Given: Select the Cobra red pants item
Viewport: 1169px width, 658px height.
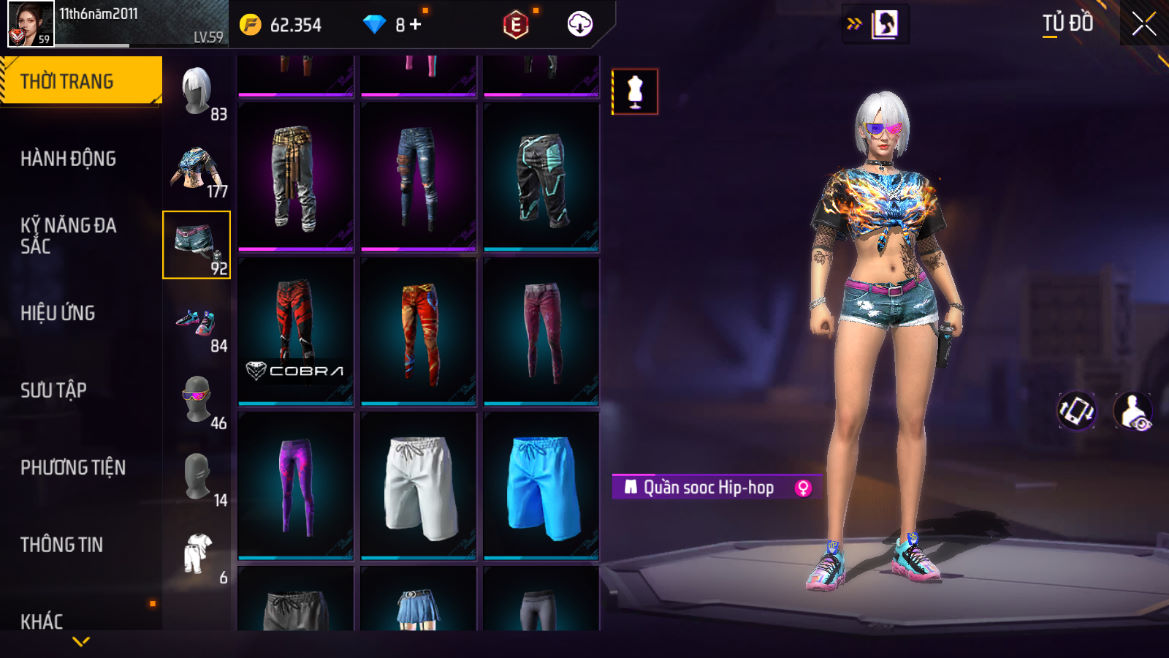Looking at the screenshot, I should (296, 331).
